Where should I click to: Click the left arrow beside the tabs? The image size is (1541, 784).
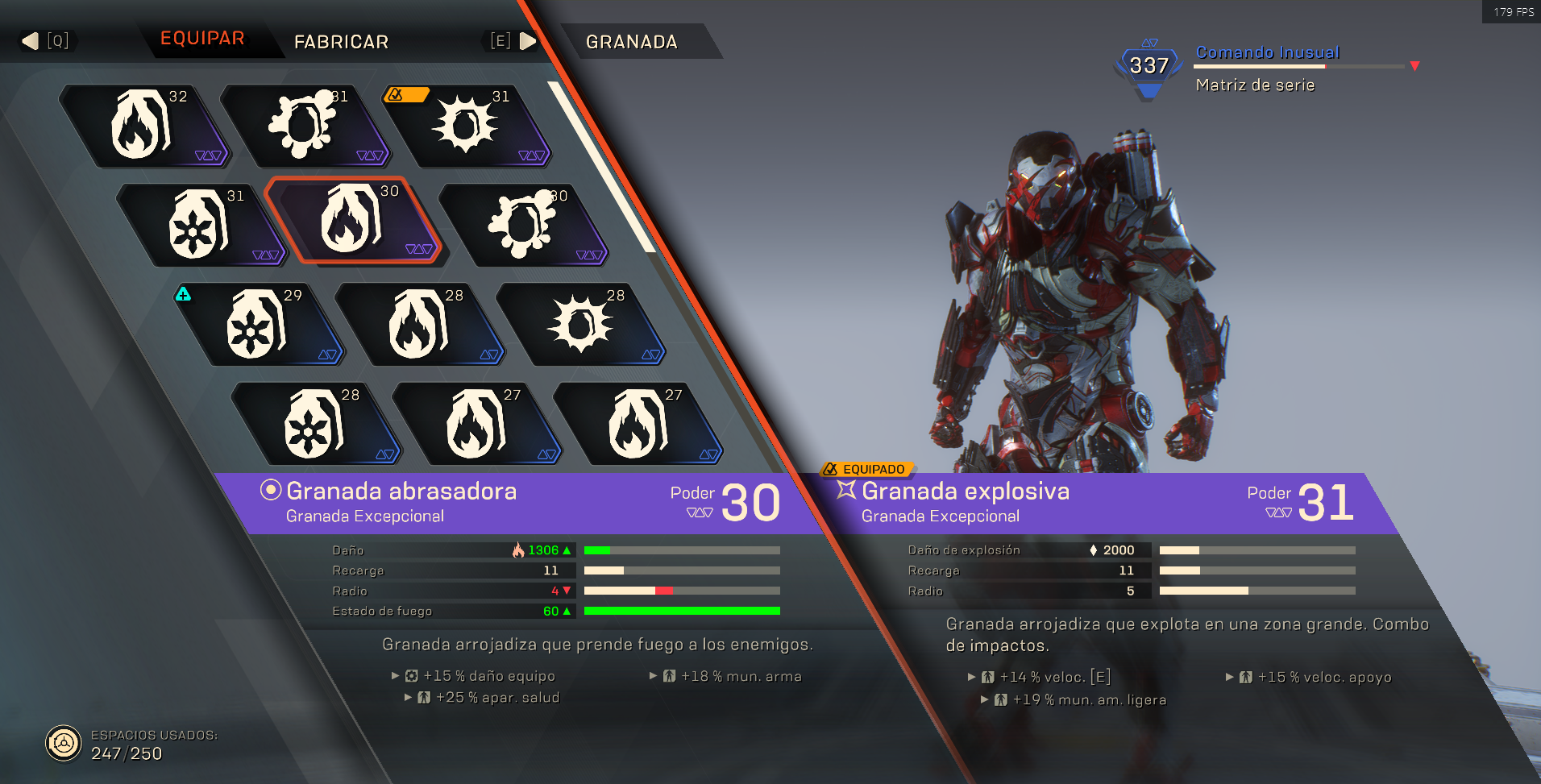[31, 41]
